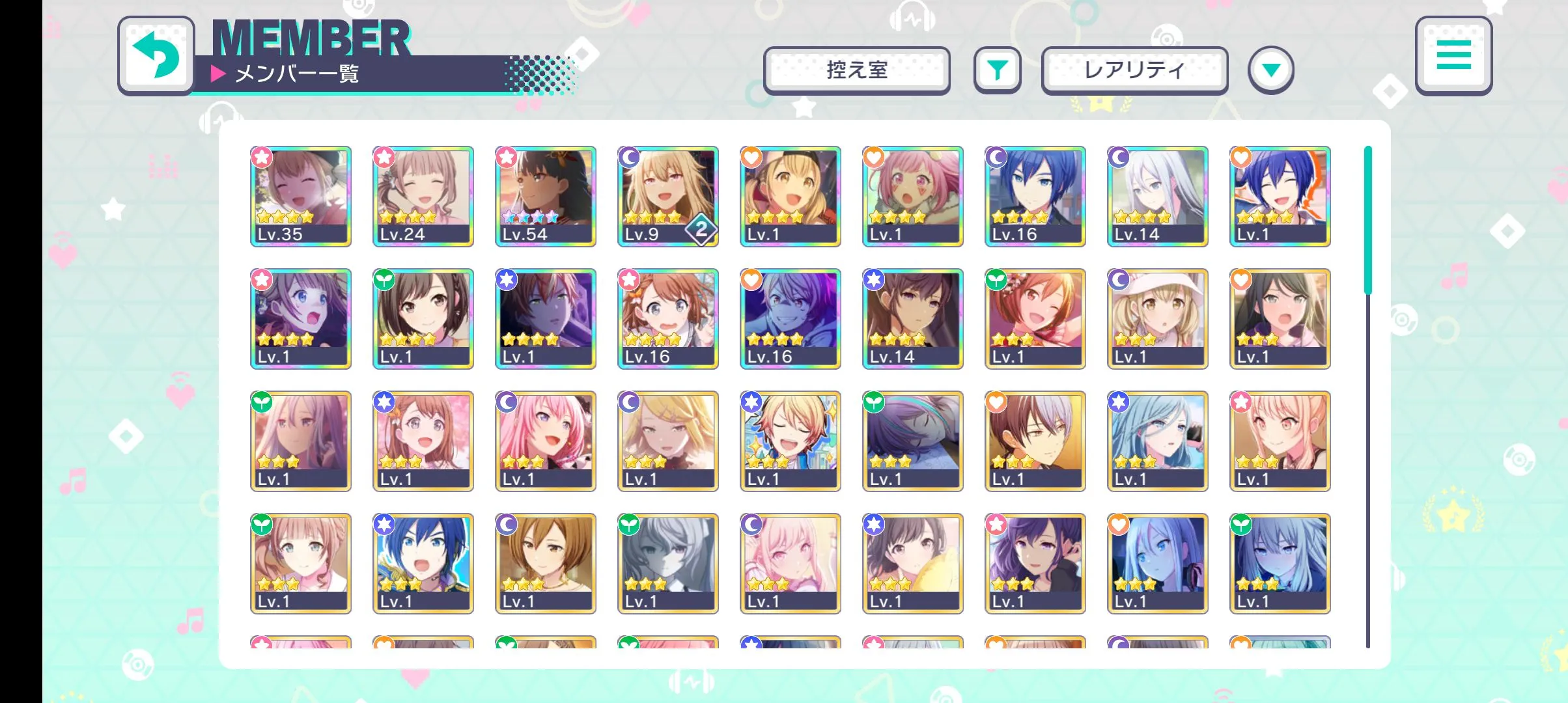This screenshot has width=1568, height=703.
Task: Open the 控え室 waiting room
Action: pyautogui.click(x=856, y=70)
